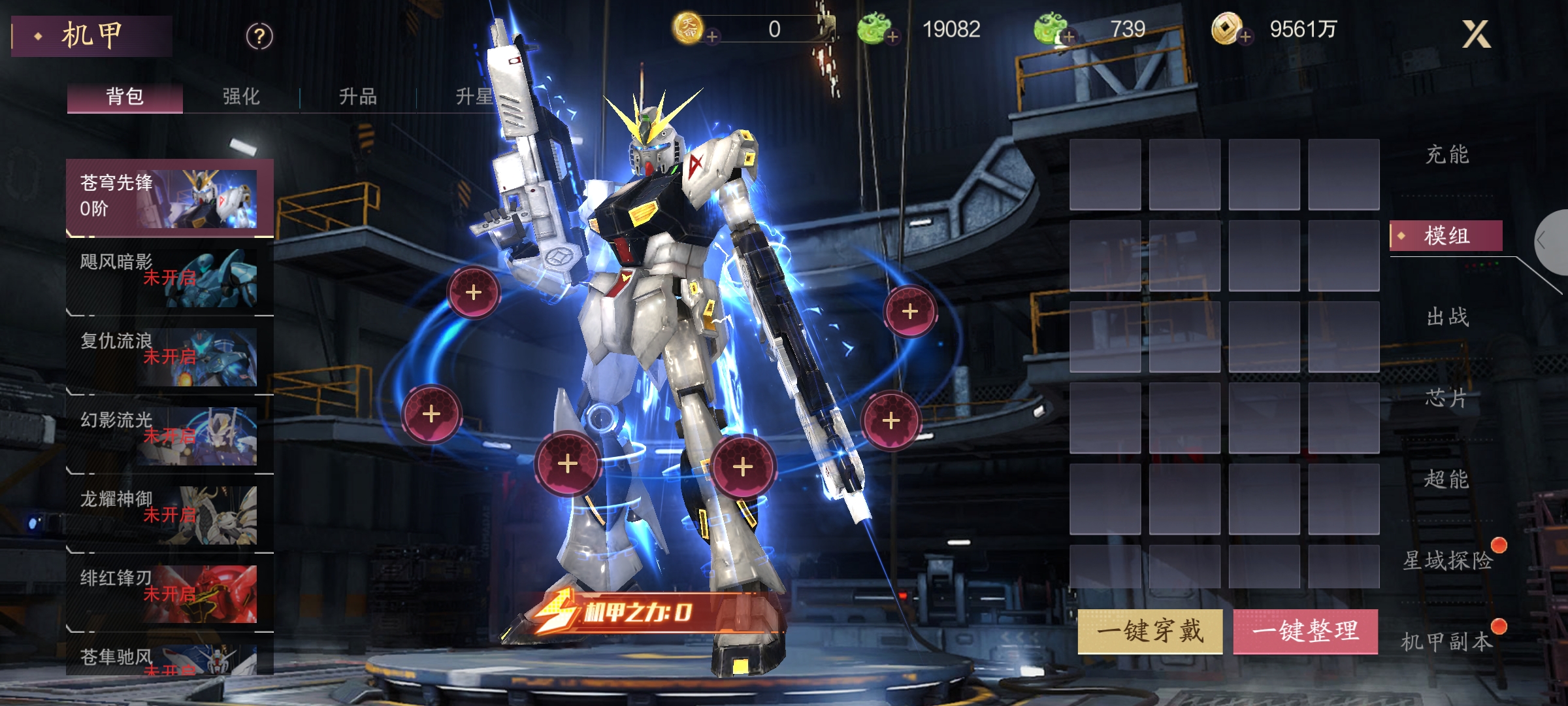The height and width of the screenshot is (706, 1568).
Task: Tap the 一键整理 sort button
Action: point(1305,631)
